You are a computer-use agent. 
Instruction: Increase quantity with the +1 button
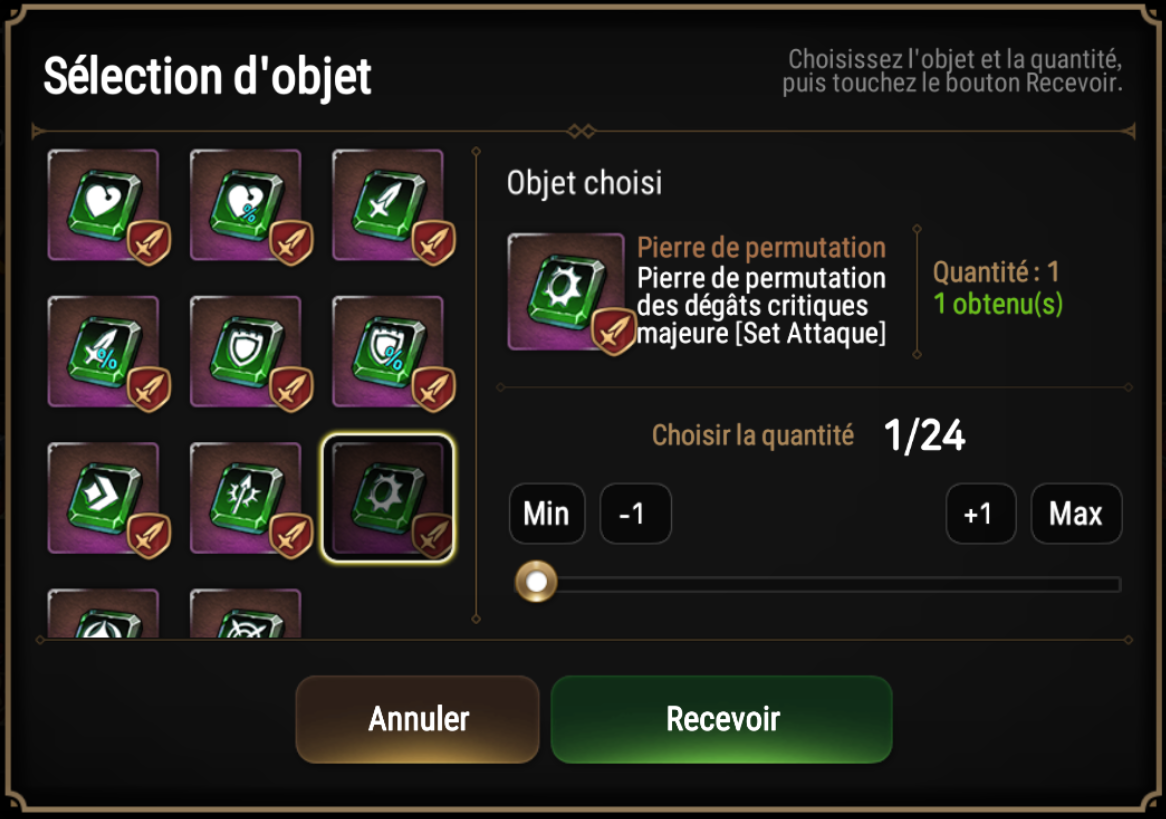click(980, 514)
